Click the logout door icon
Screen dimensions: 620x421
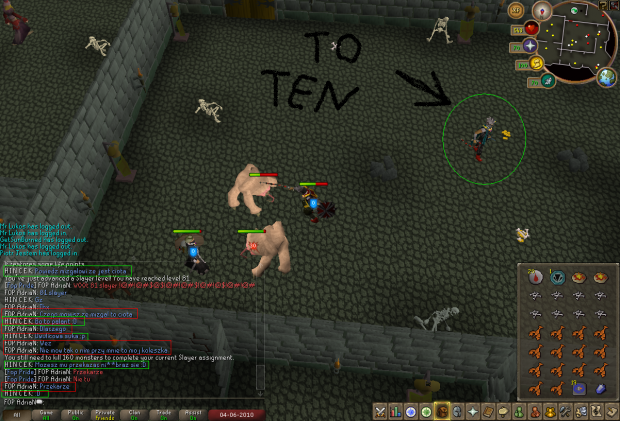614,6
